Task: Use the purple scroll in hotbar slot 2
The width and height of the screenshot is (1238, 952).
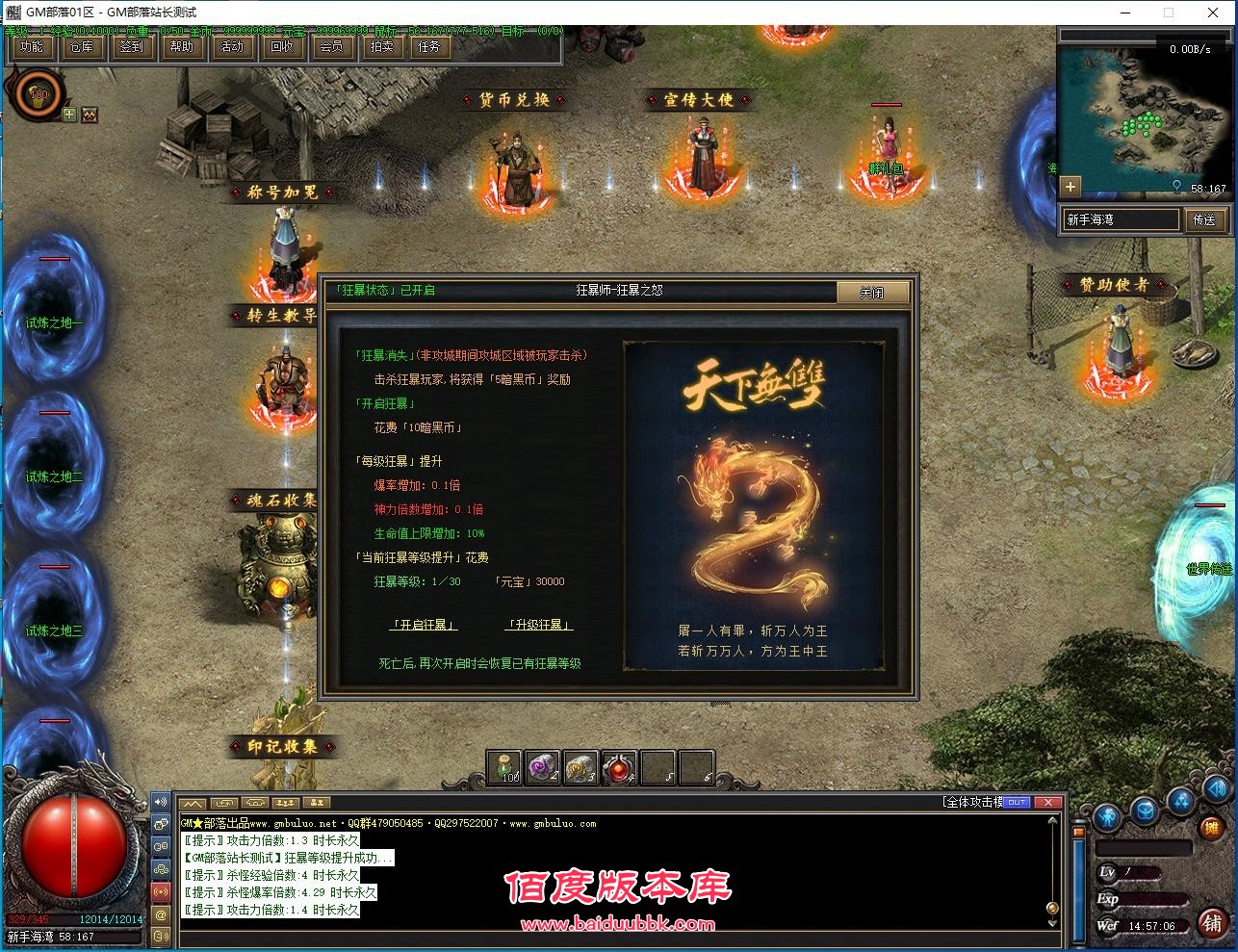Action: coord(543,767)
